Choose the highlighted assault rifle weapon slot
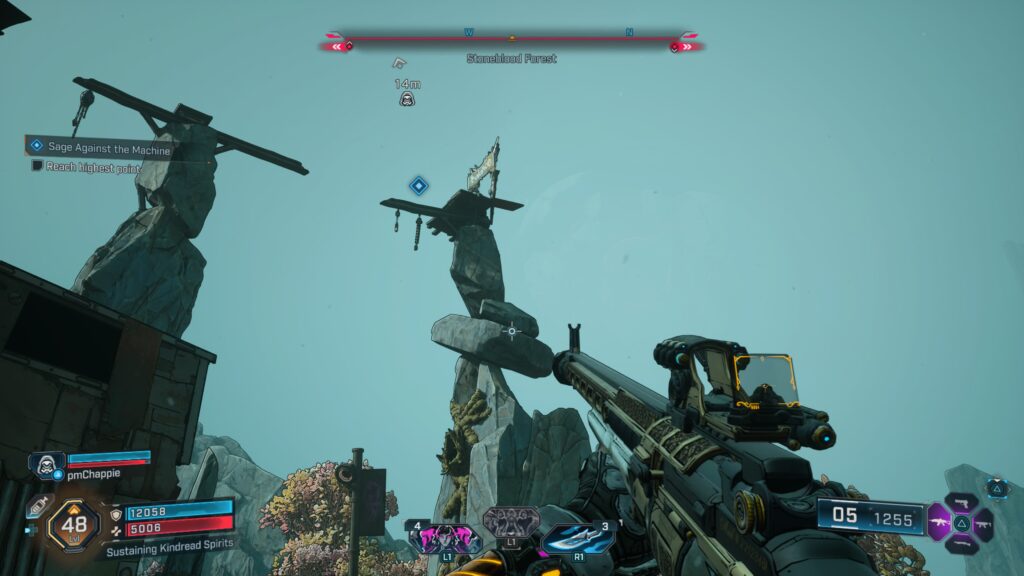Viewport: 1024px width, 576px height. click(x=940, y=522)
